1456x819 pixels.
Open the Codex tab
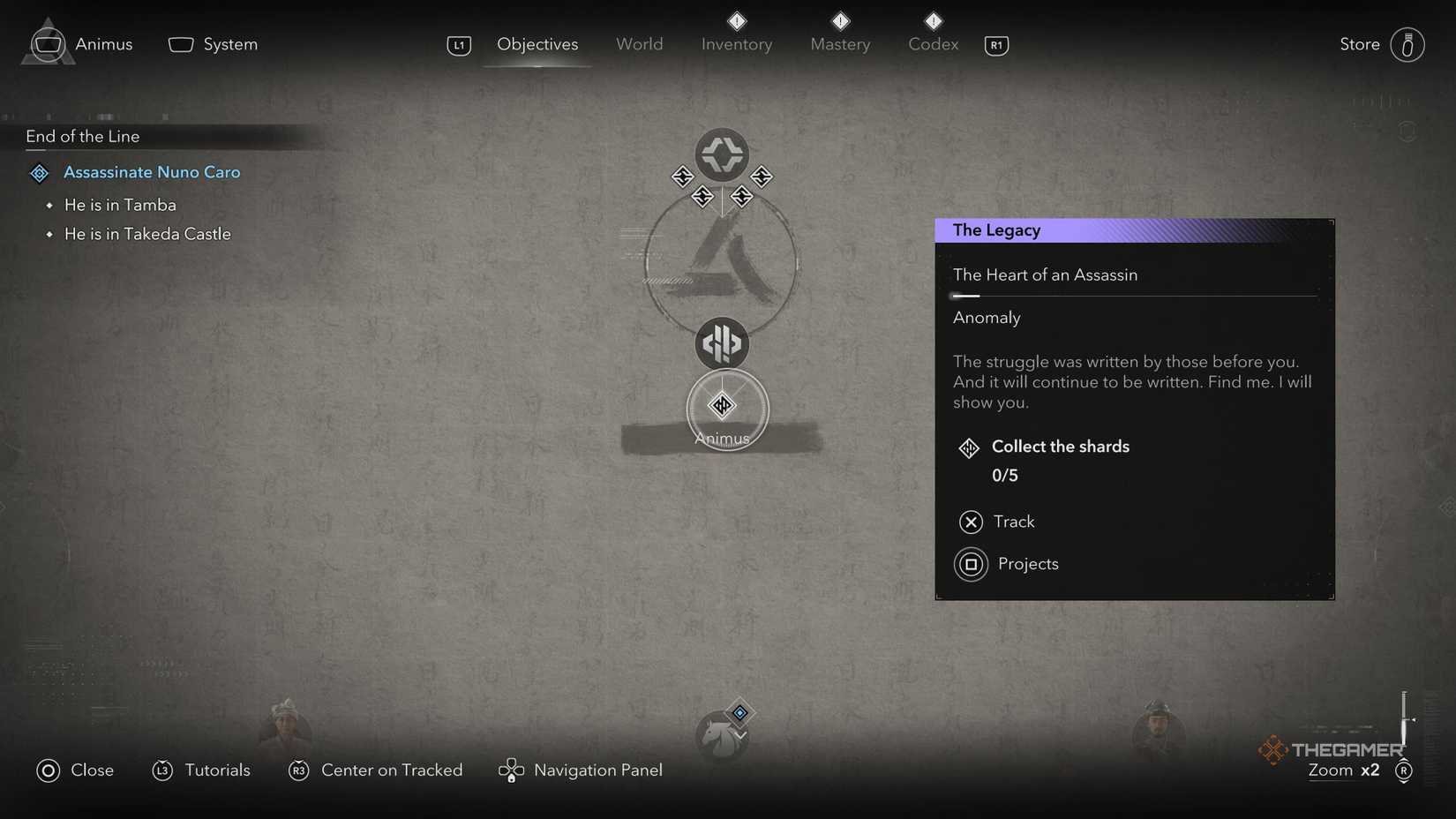tap(932, 44)
